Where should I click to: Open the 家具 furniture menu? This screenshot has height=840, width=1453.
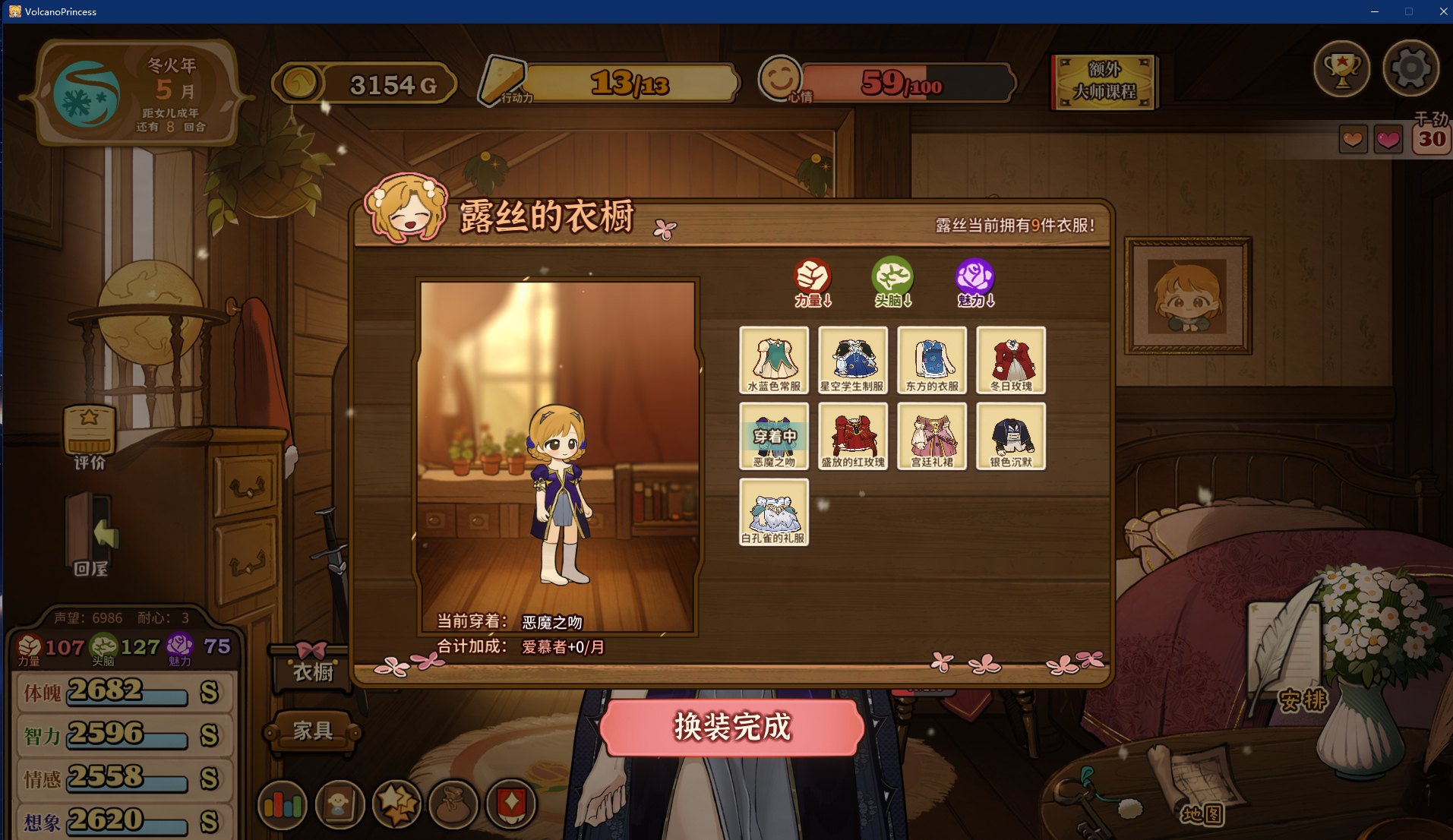[x=313, y=731]
